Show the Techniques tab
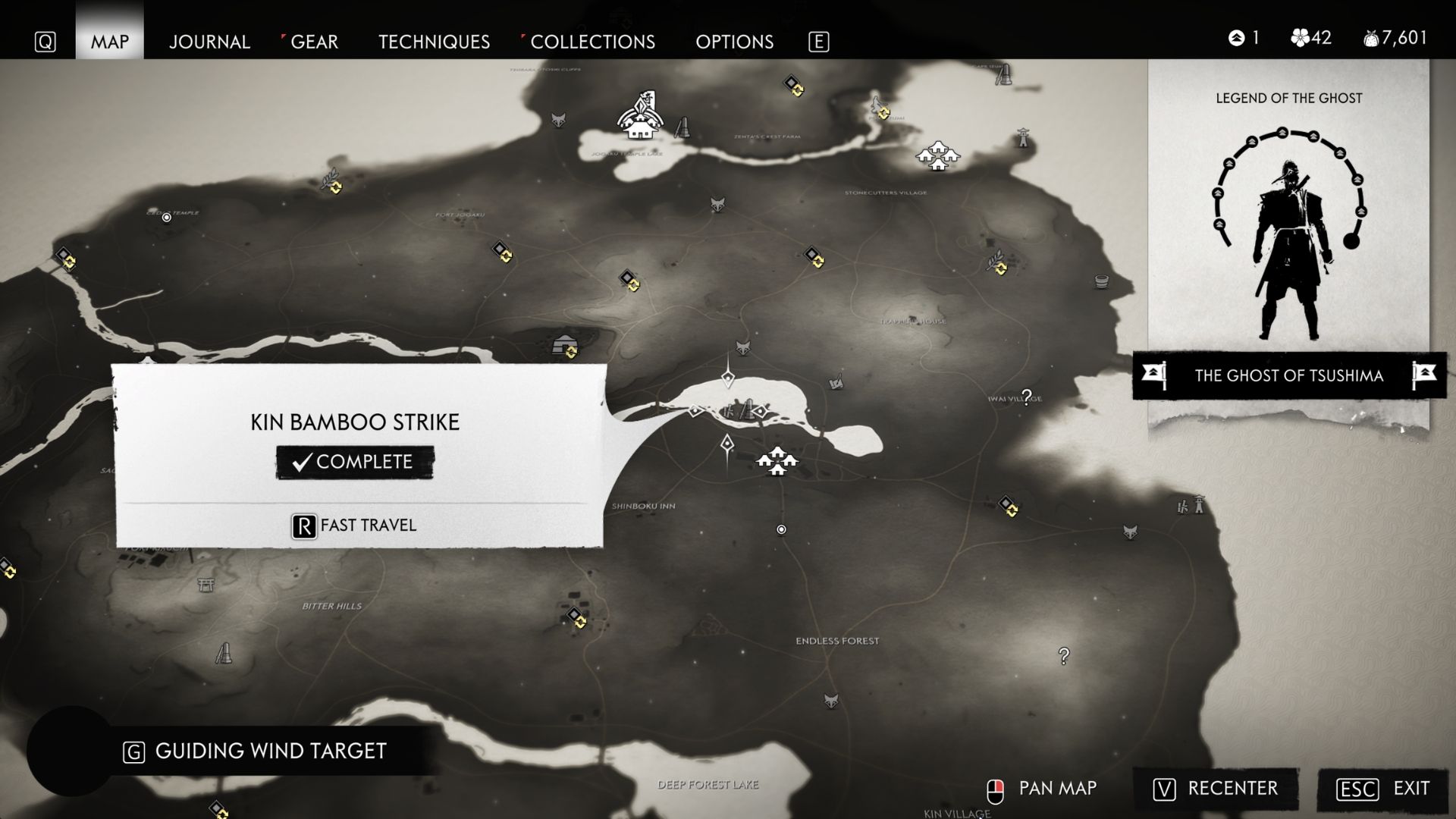 point(434,42)
